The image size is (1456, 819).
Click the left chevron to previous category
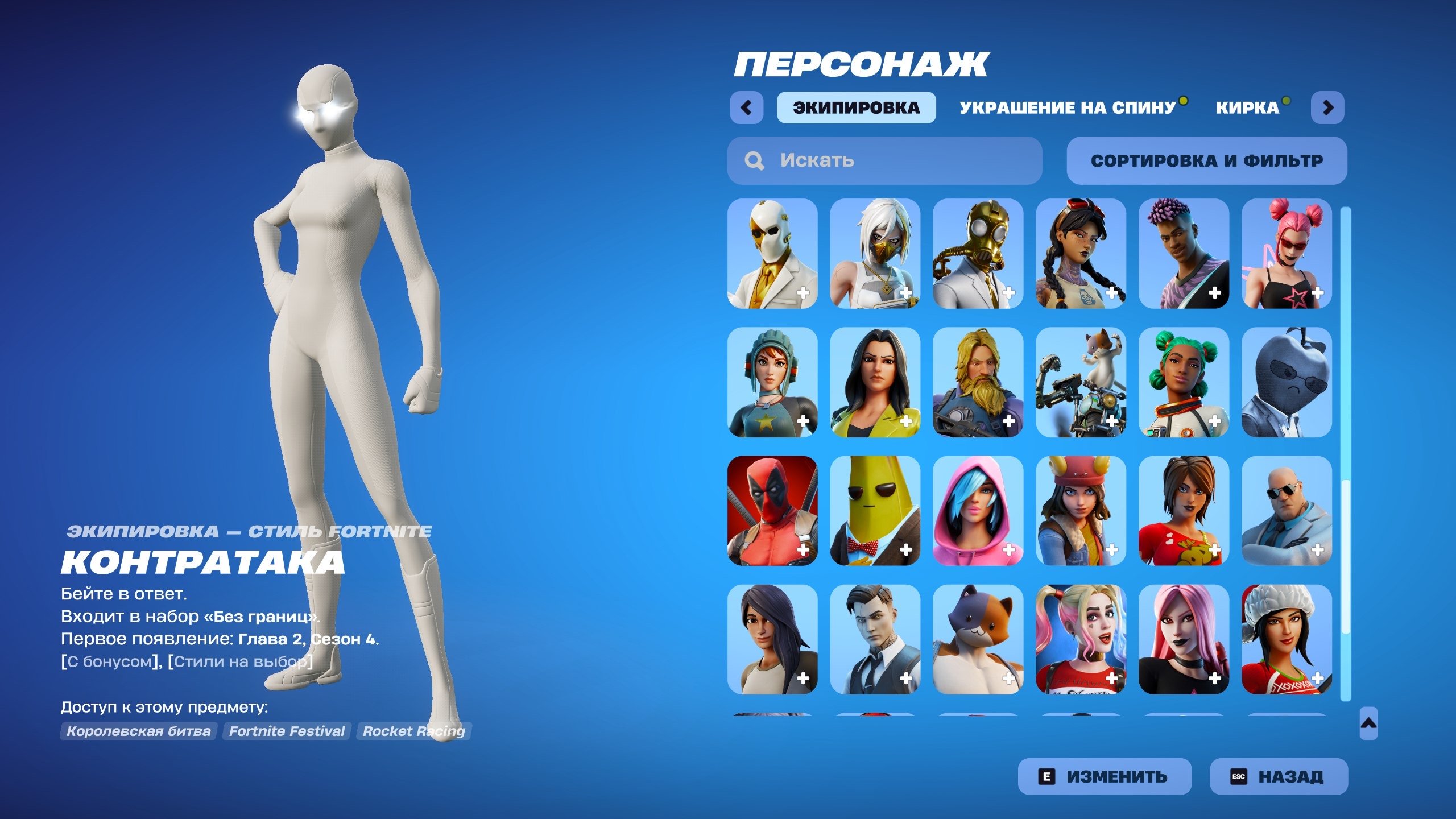pyautogui.click(x=748, y=106)
